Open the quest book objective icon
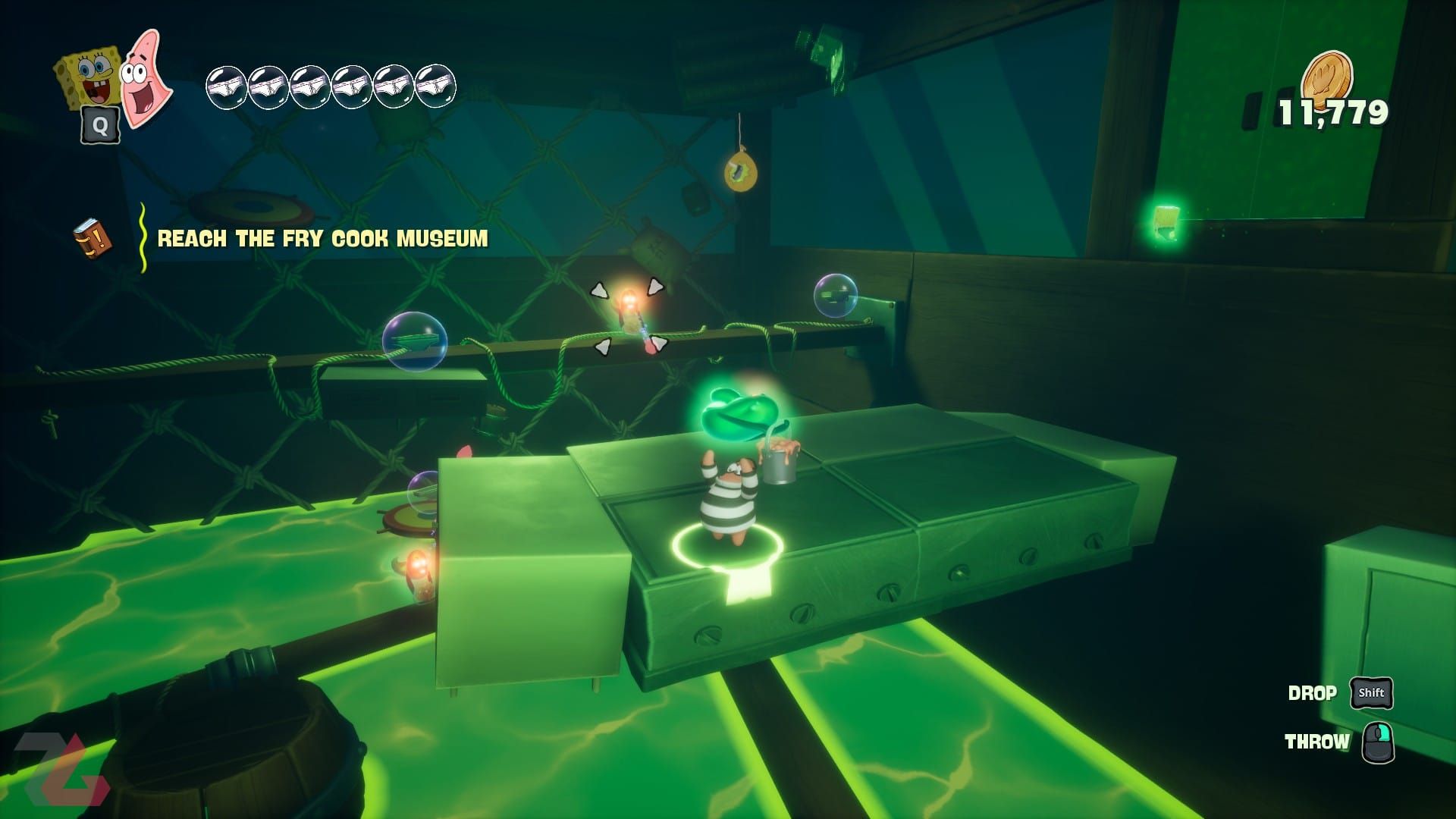This screenshot has height=819, width=1456. tap(93, 239)
